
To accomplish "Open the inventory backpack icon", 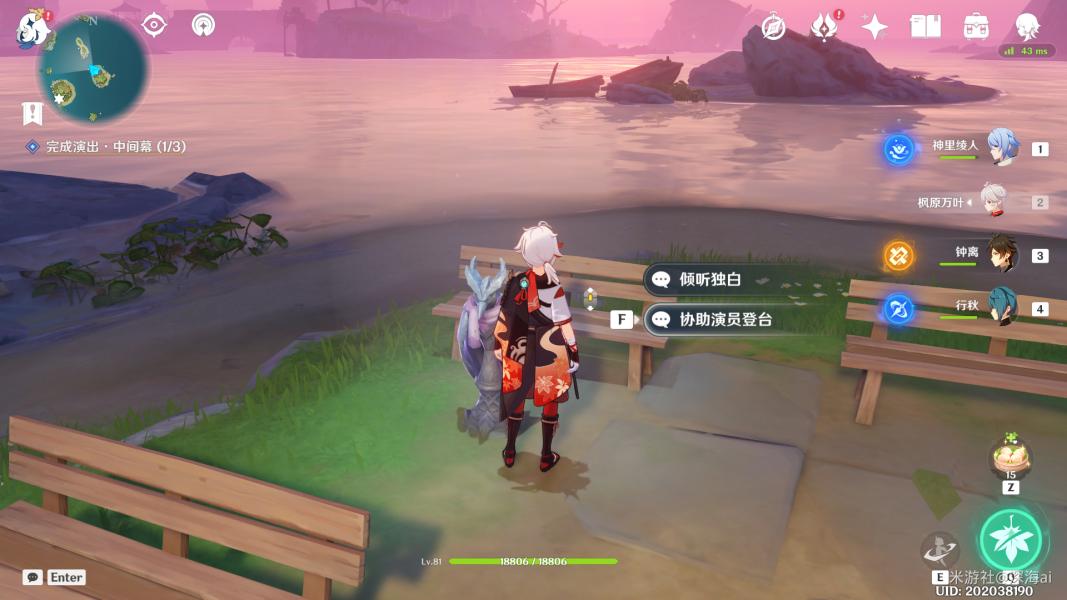I will (976, 27).
